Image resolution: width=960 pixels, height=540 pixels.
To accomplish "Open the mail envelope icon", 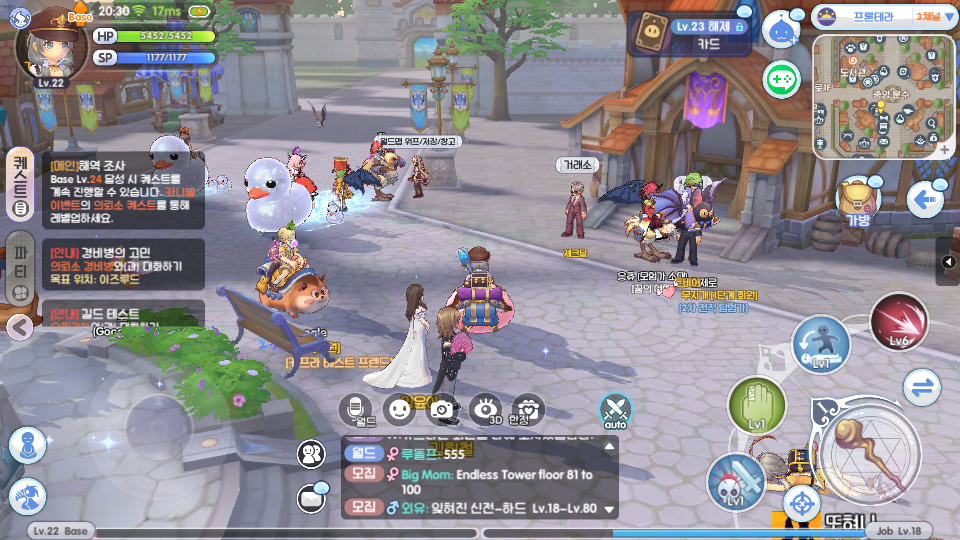I will coord(313,496).
